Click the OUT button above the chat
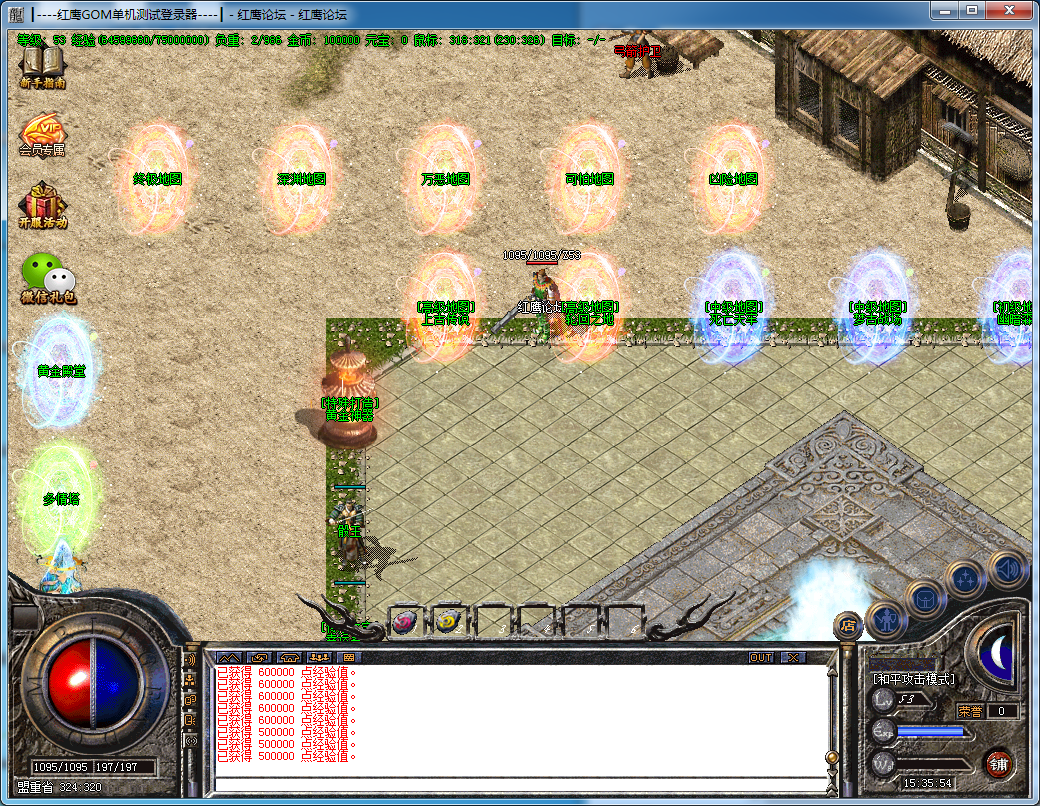The height and width of the screenshot is (806, 1040). click(761, 658)
